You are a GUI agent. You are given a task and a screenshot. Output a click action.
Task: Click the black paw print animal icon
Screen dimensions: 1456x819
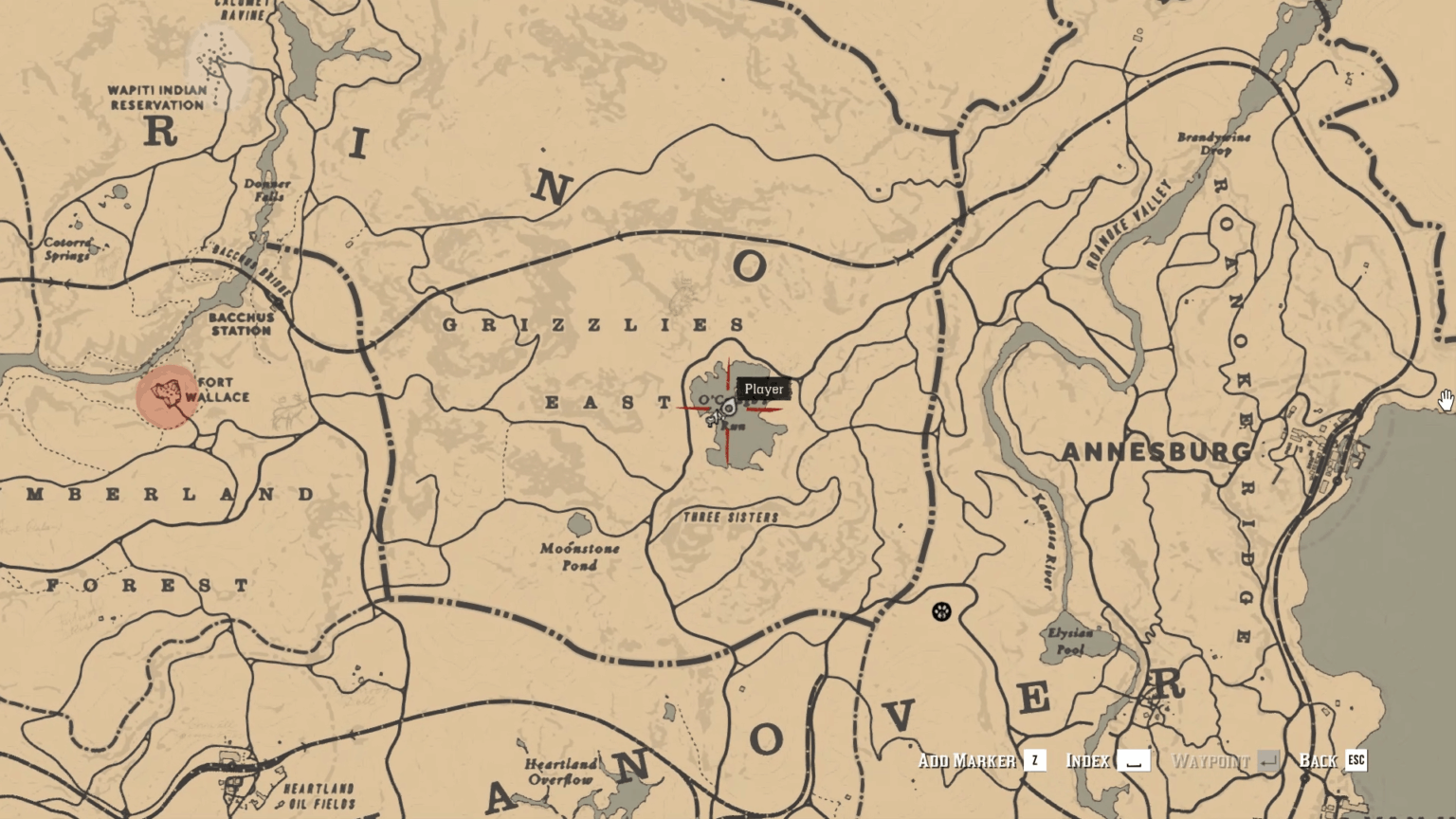[x=940, y=611]
